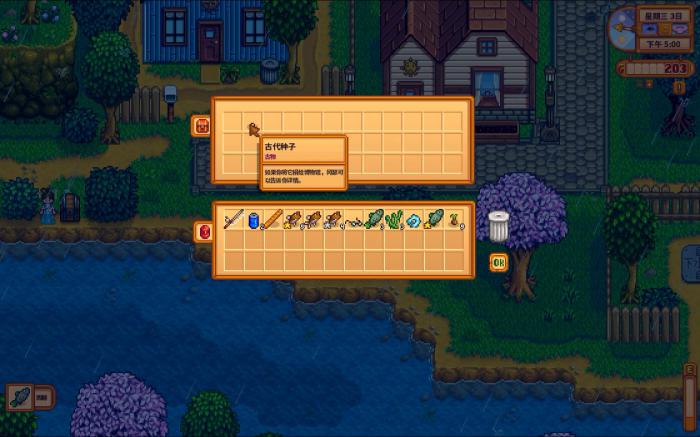Choose the green seaweed stack
The image size is (700, 437).
(394, 219)
